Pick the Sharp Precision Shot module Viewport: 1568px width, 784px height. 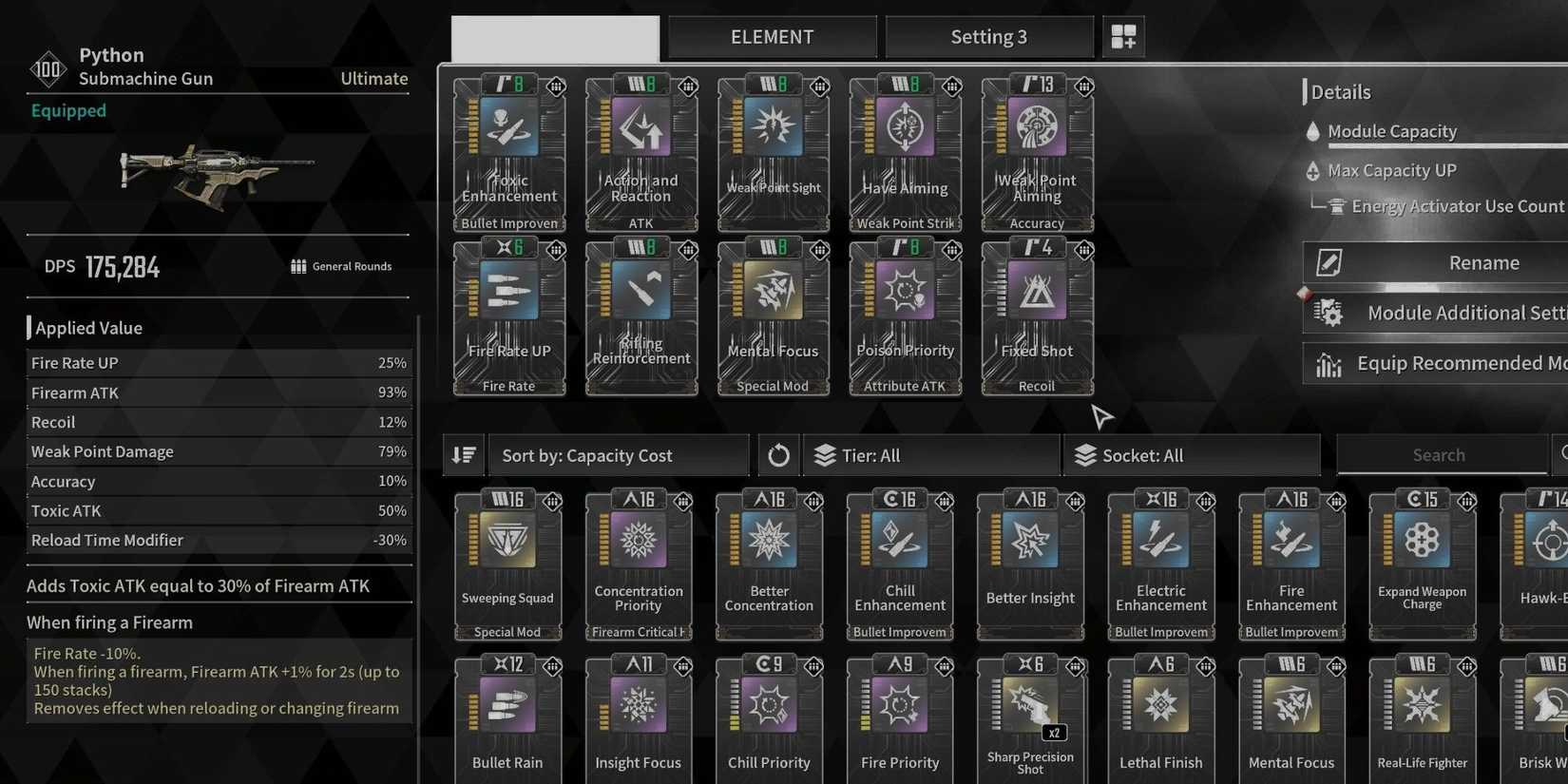pos(1030,717)
